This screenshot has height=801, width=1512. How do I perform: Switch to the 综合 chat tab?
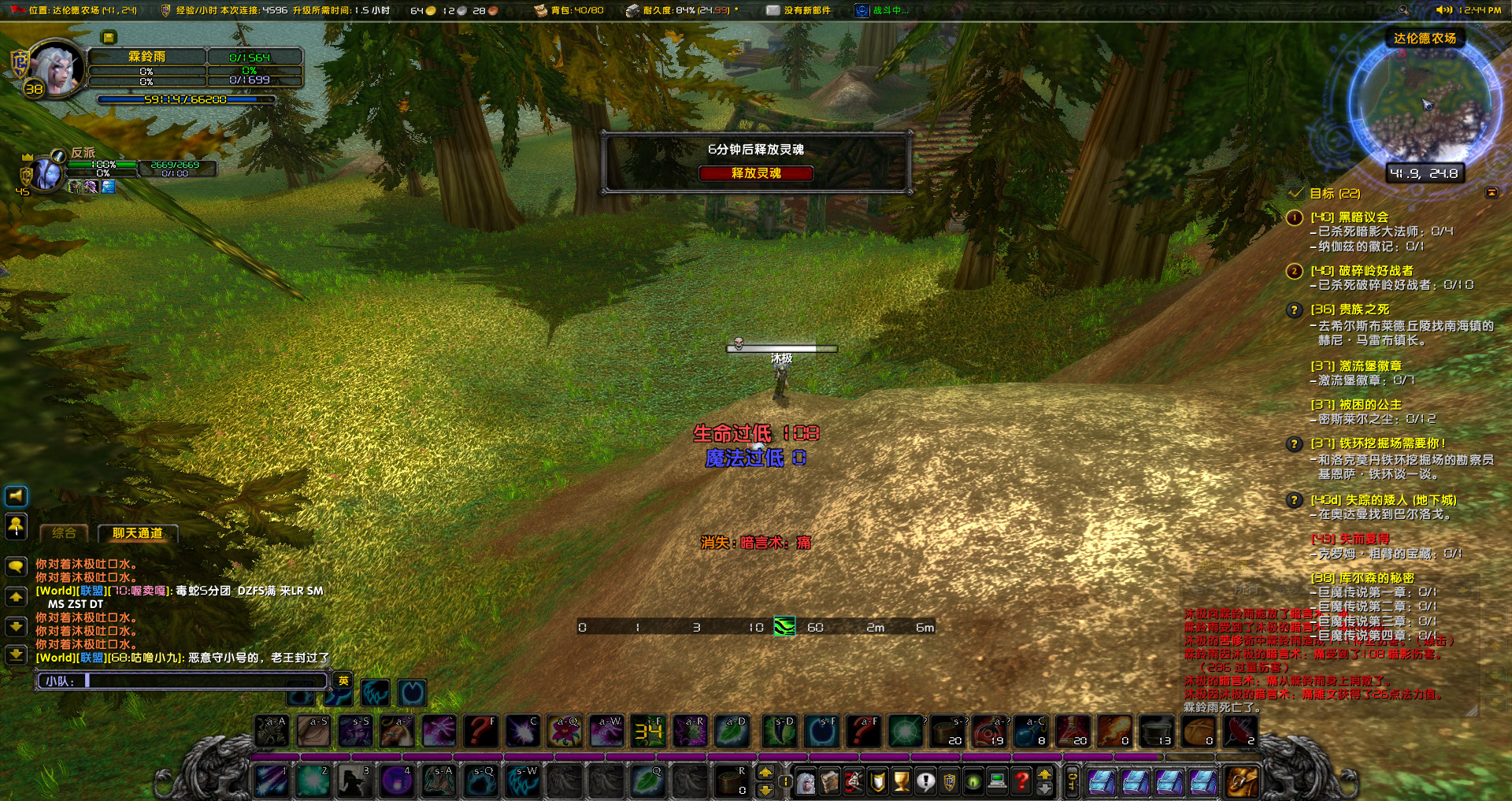(65, 532)
